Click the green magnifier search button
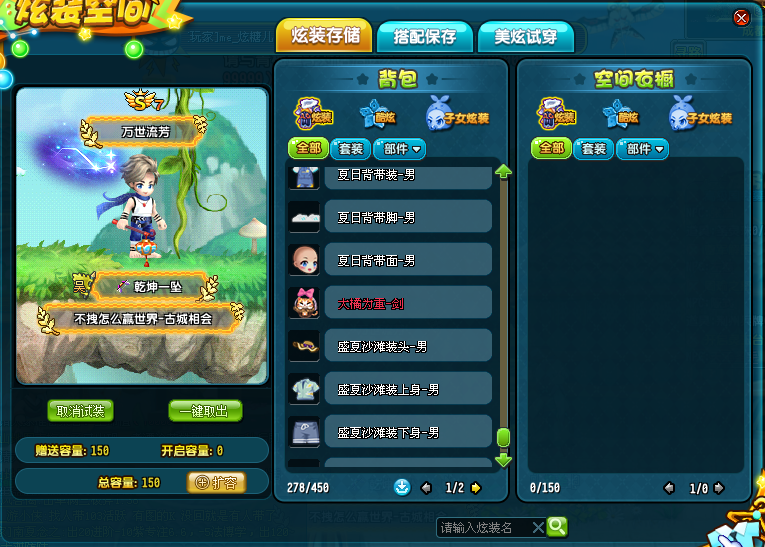 click(x=557, y=526)
